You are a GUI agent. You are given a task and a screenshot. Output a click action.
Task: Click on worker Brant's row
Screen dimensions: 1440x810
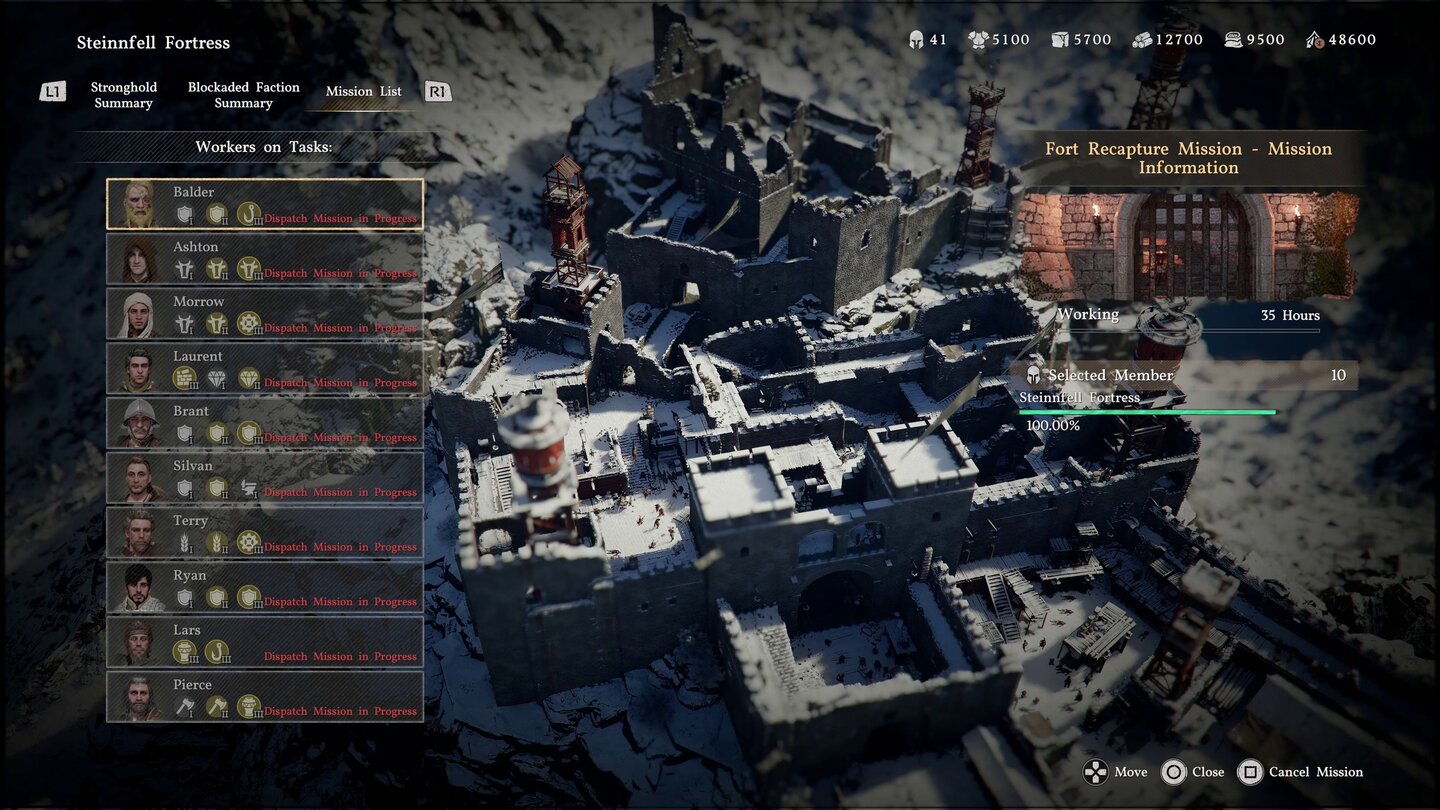coord(265,423)
